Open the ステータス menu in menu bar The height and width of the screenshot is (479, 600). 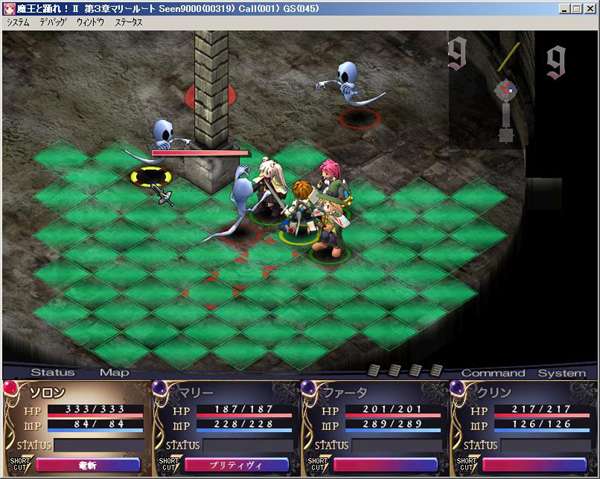point(128,21)
